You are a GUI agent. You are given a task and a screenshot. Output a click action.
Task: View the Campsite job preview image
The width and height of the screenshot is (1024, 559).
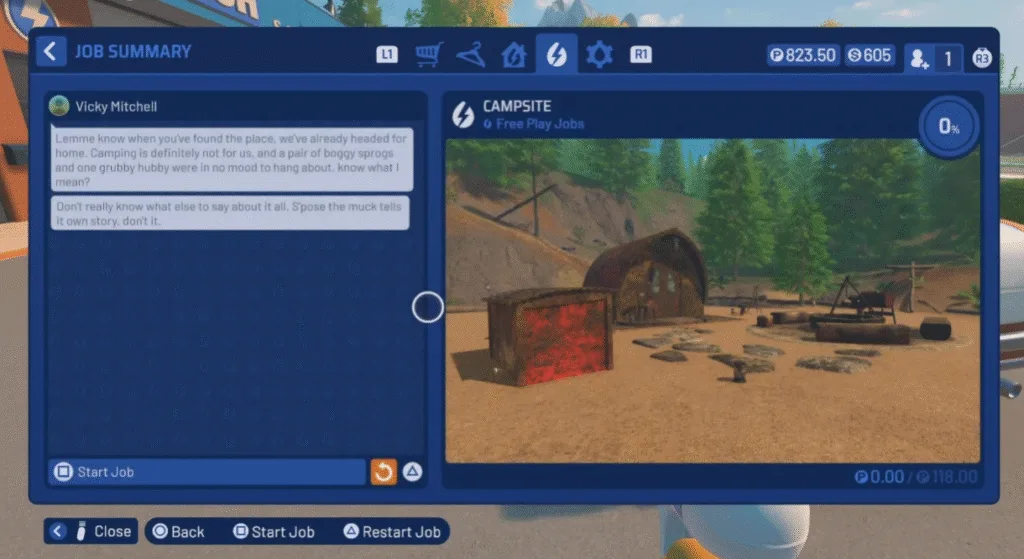[713, 300]
